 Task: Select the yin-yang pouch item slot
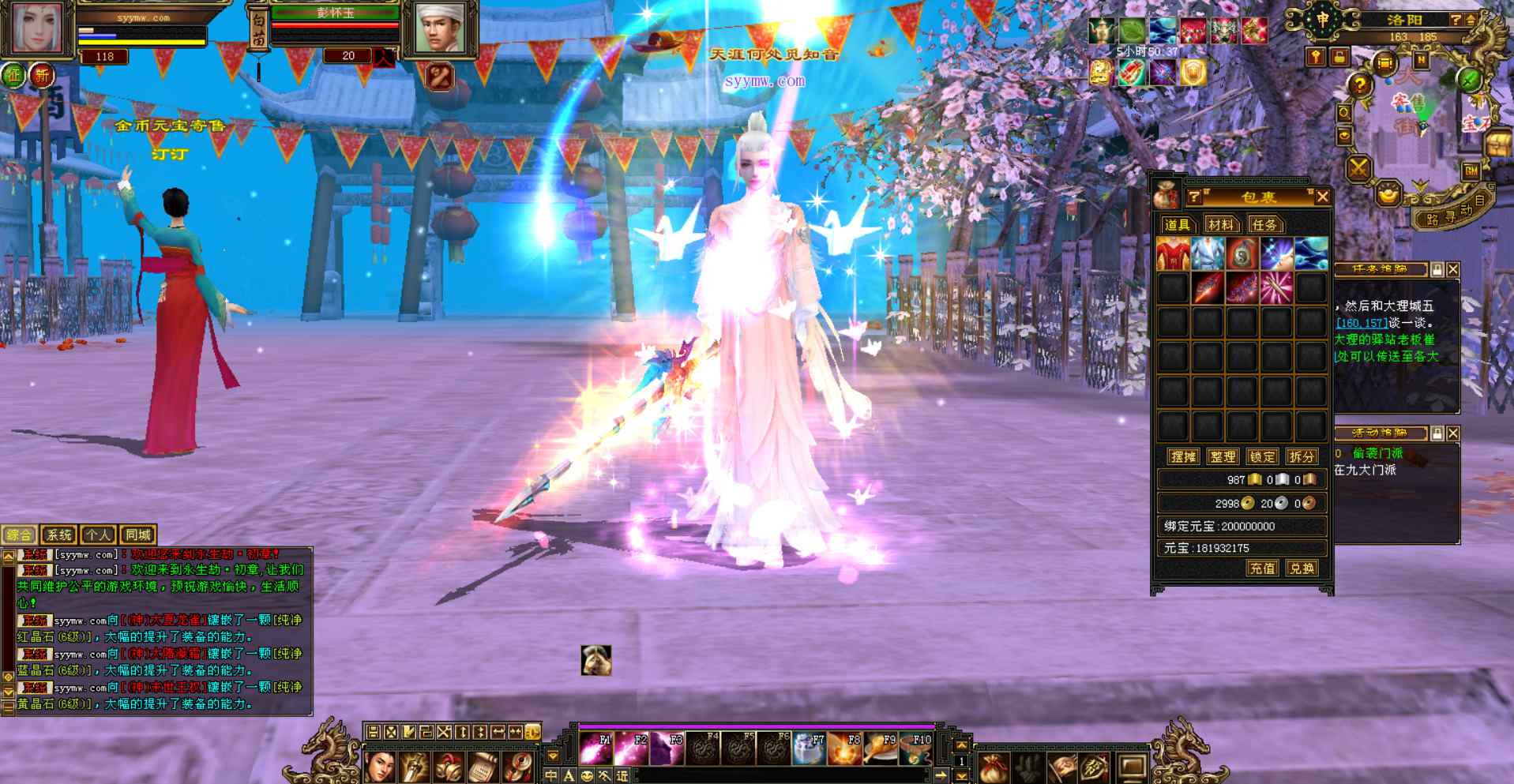(x=1242, y=254)
